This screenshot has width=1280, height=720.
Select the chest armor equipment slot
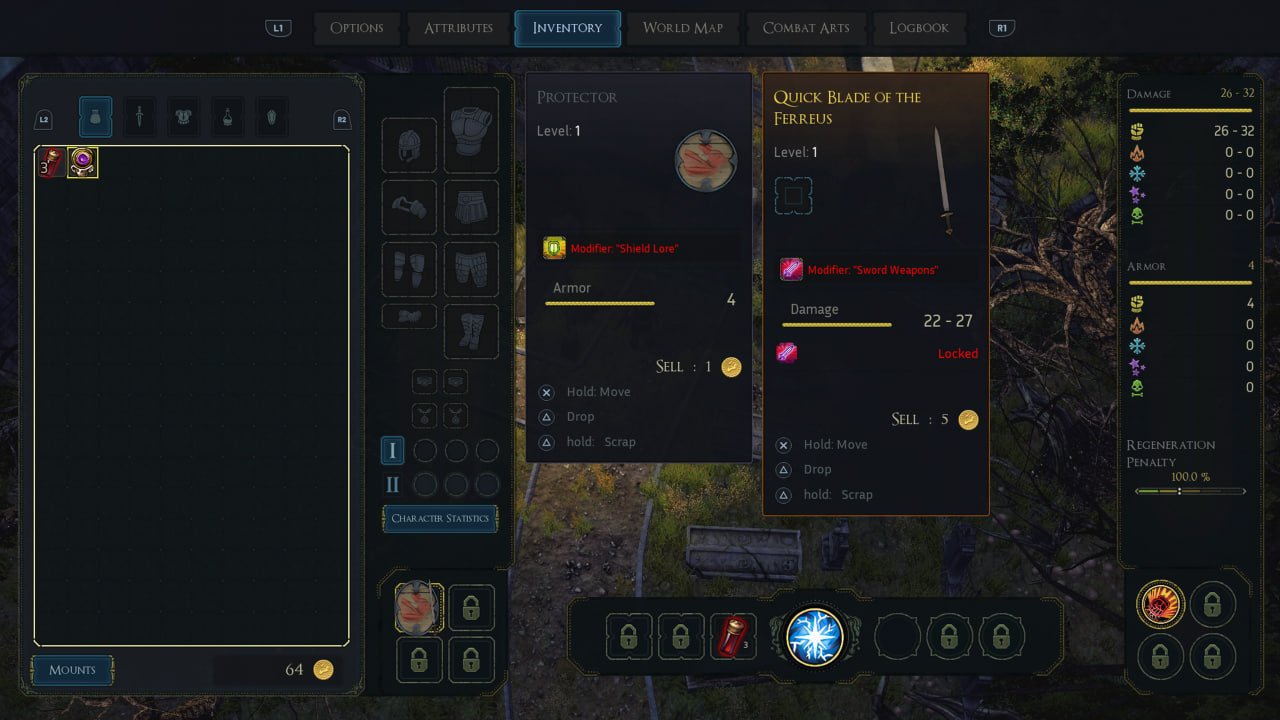coord(471,130)
